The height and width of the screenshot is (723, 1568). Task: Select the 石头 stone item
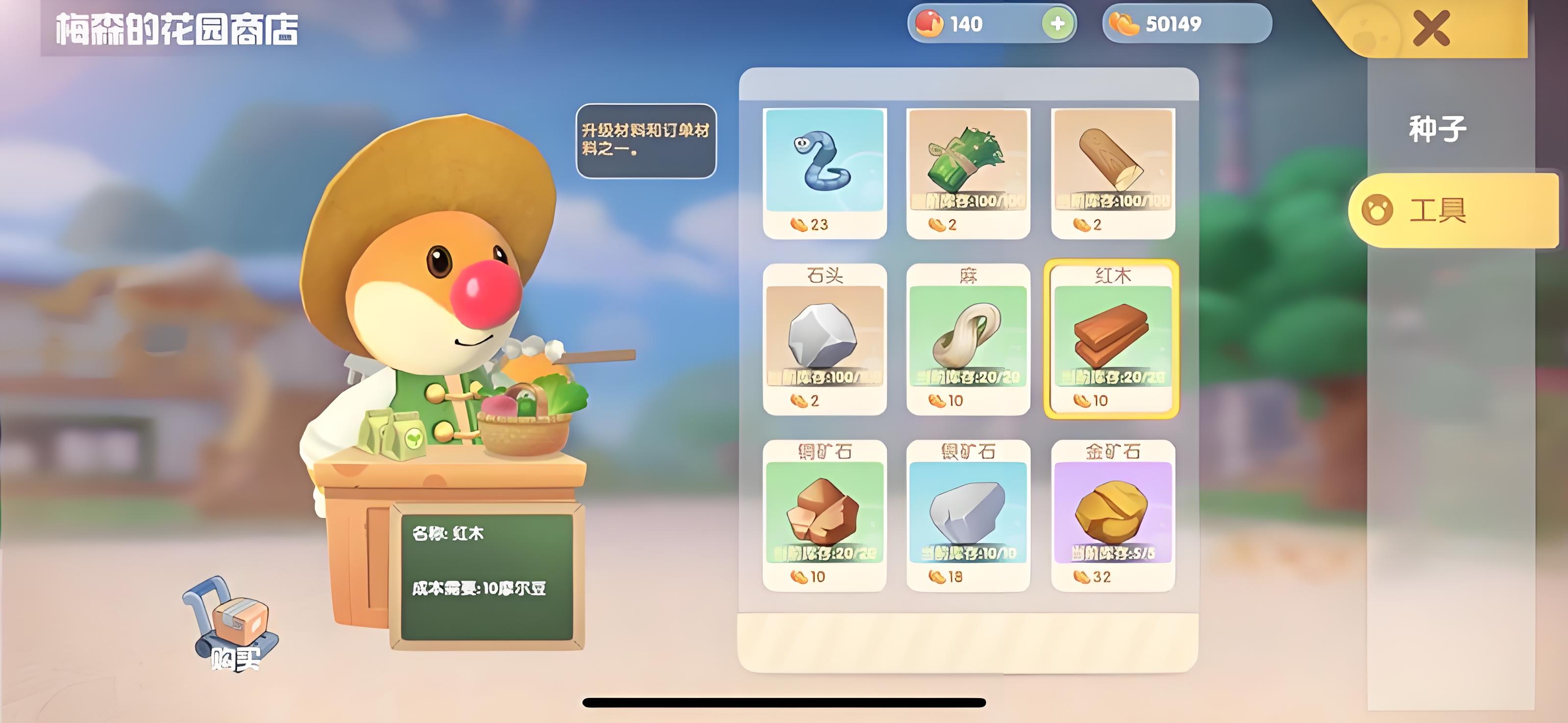tap(824, 339)
